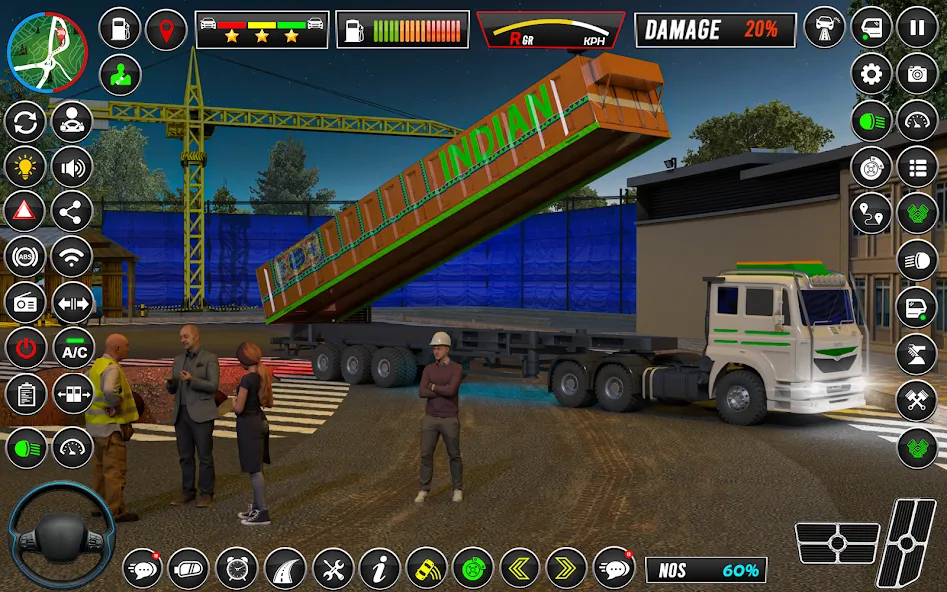Click the alarm clock icon
Screen dimensions: 947x592
tap(237, 568)
